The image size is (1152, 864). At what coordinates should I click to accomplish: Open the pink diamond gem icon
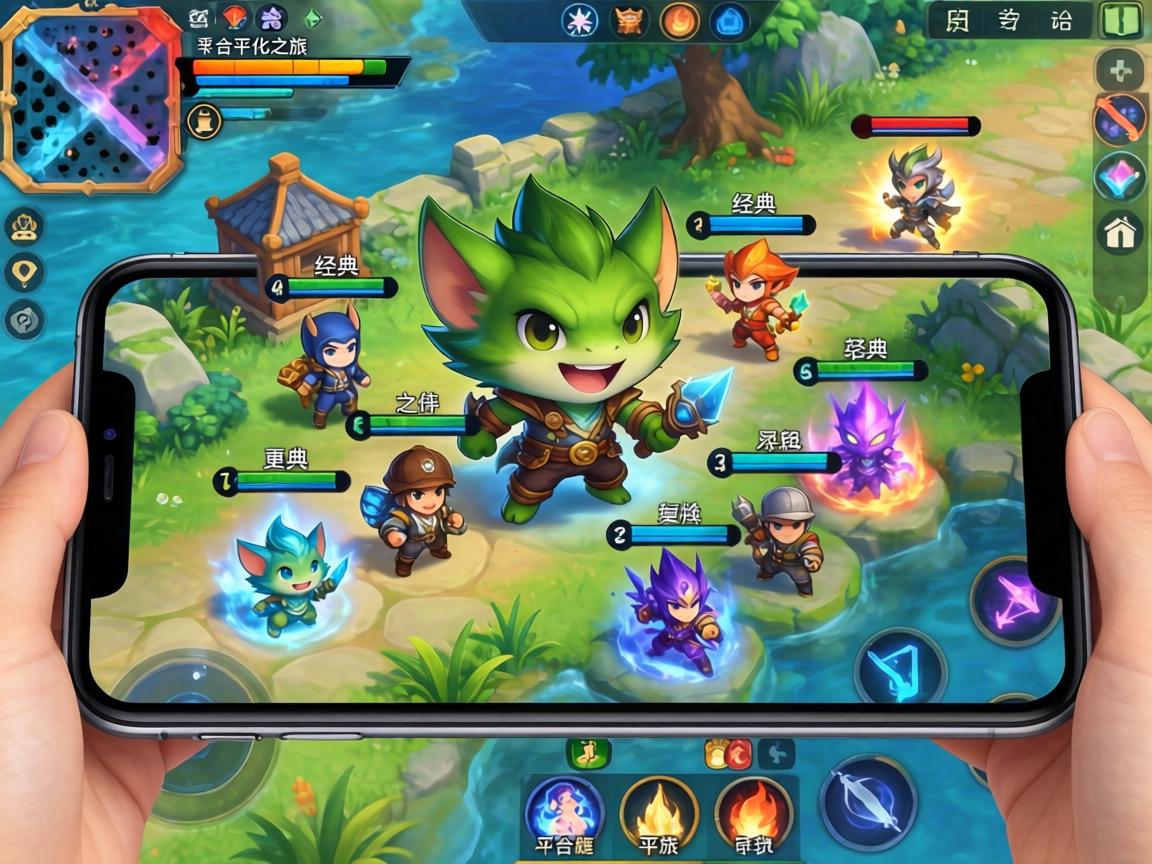[1120, 177]
